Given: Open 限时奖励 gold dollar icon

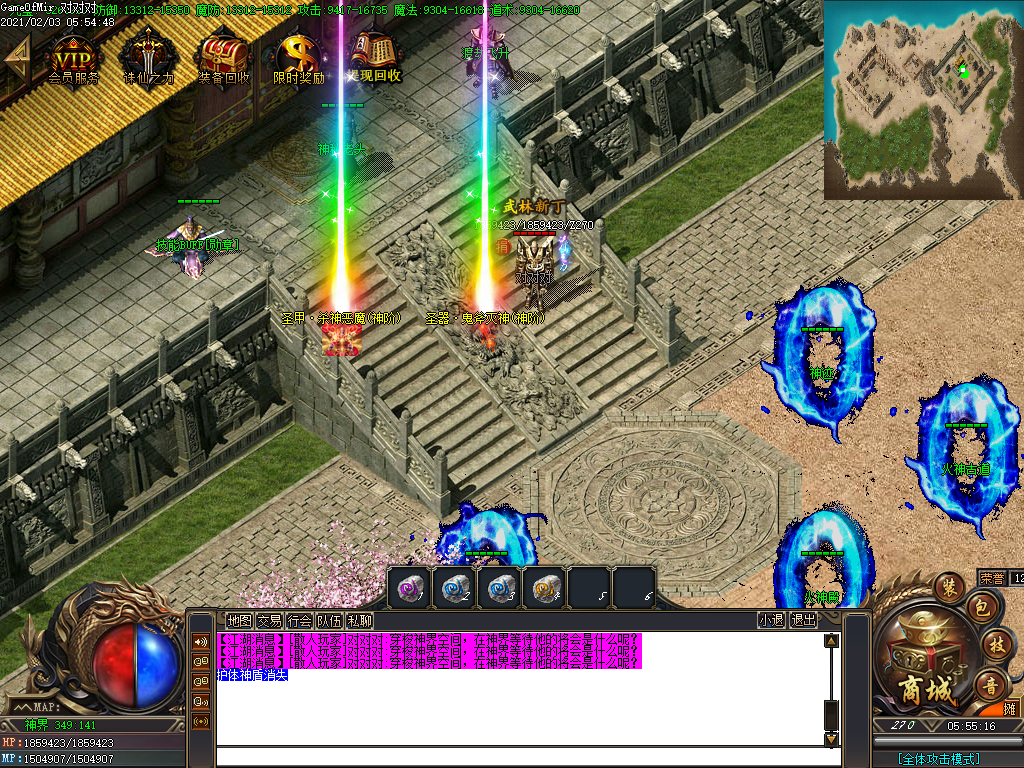Looking at the screenshot, I should pyautogui.click(x=298, y=58).
